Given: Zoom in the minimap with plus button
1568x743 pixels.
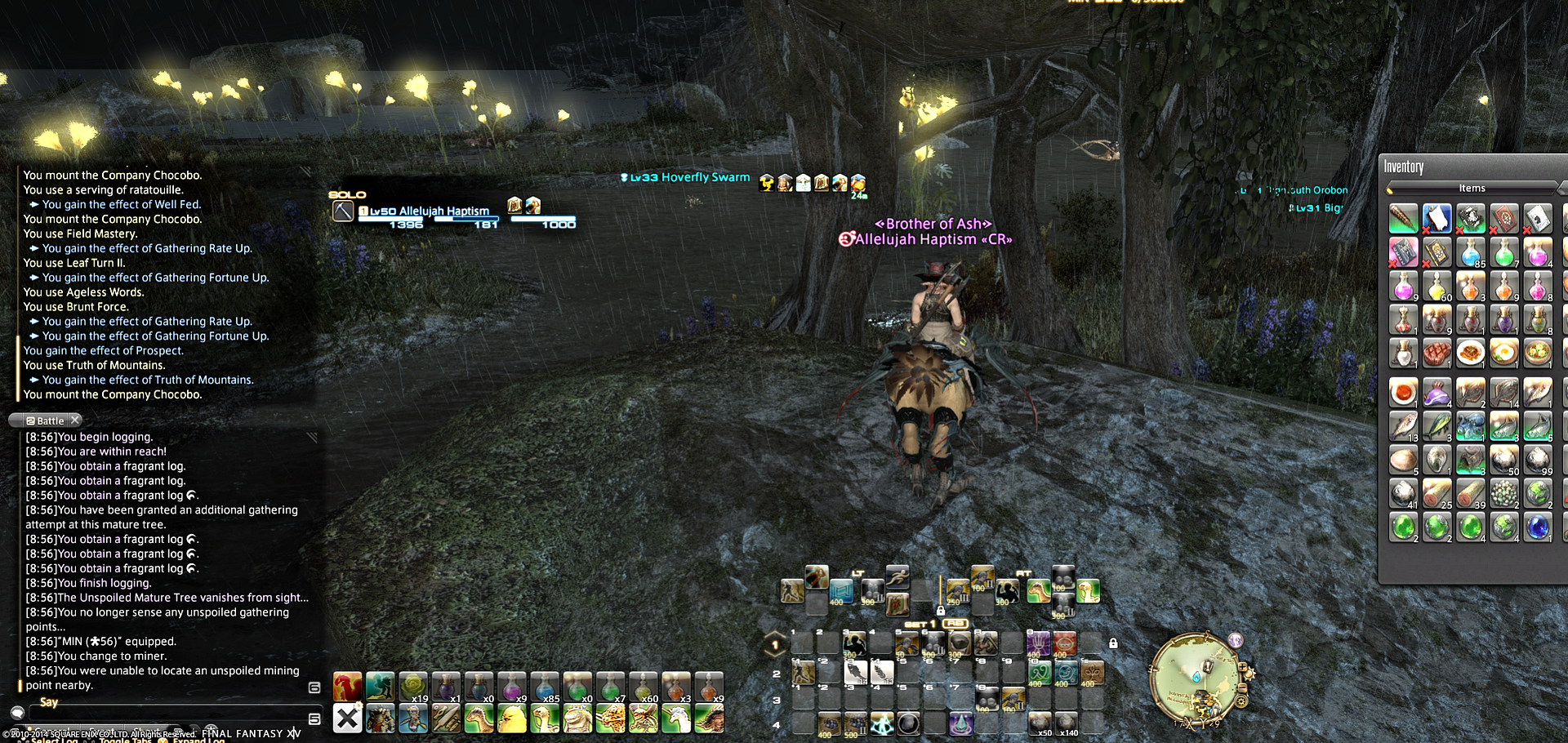Looking at the screenshot, I should coord(1243,668).
